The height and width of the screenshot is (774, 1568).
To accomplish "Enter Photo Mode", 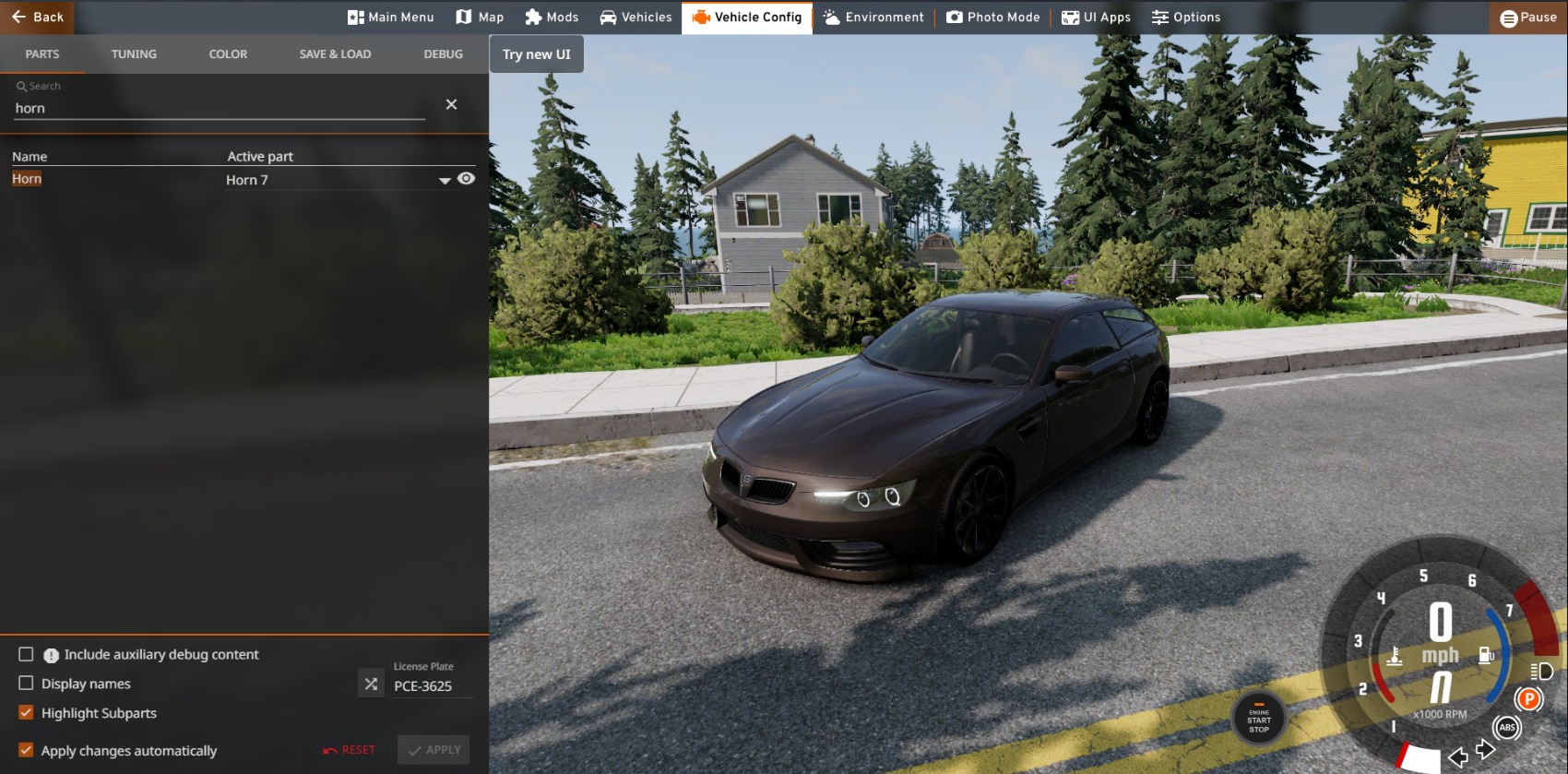I will point(992,18).
